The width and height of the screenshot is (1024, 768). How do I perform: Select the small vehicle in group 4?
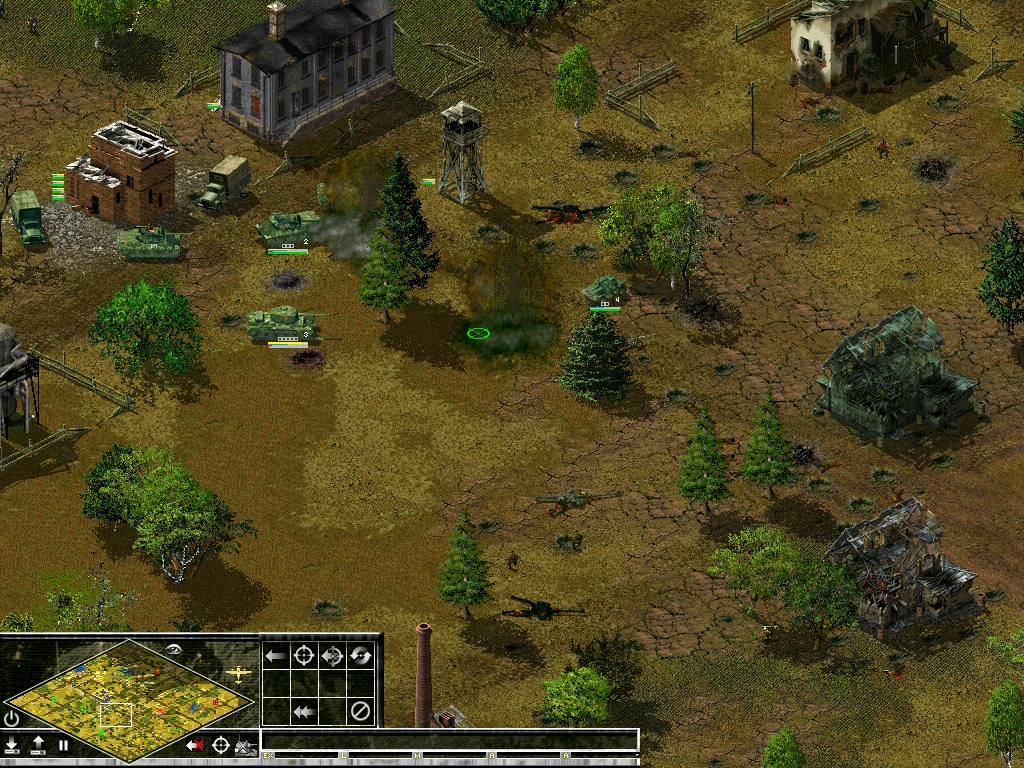(604, 289)
